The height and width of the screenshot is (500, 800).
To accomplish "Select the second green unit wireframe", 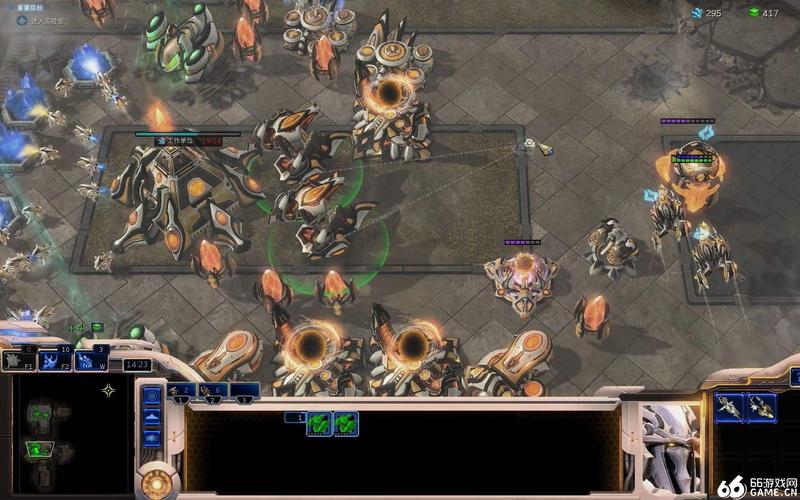I will coord(346,423).
